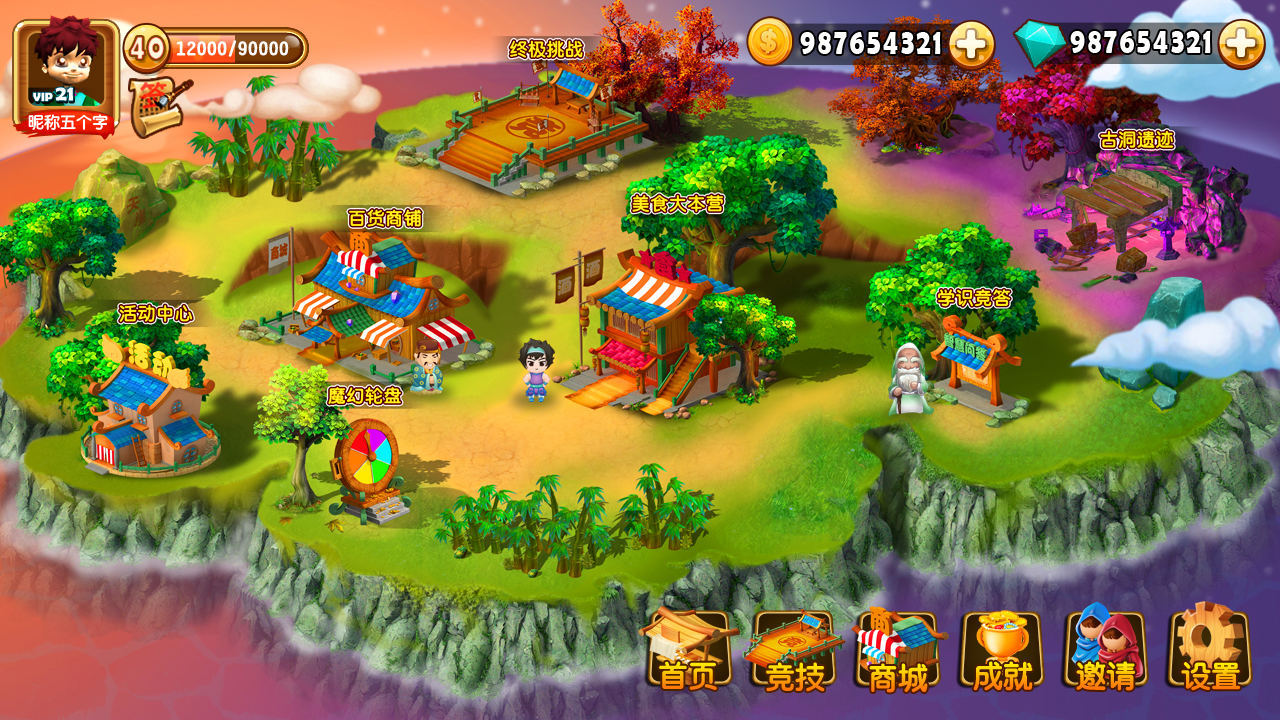
Task: Click the sign-in scroll icon
Action: pyautogui.click(x=157, y=108)
